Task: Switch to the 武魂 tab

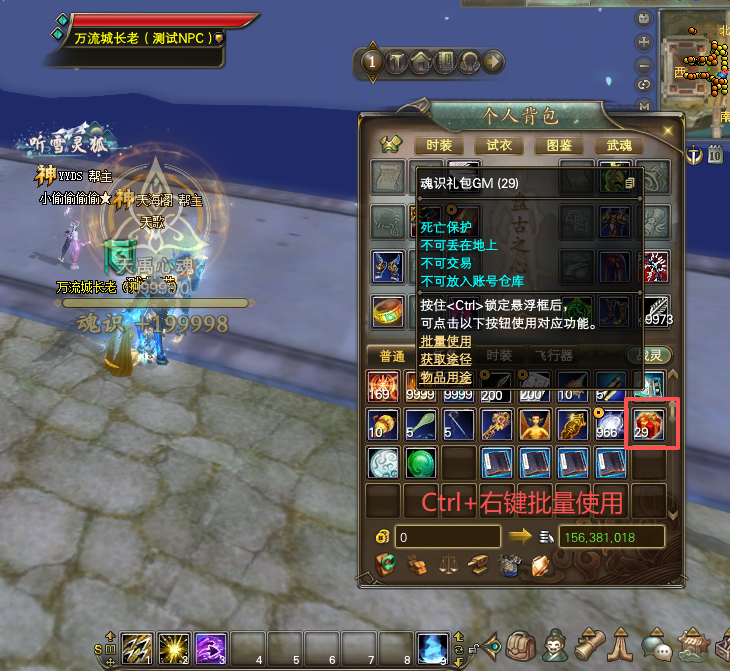Action: (619, 145)
